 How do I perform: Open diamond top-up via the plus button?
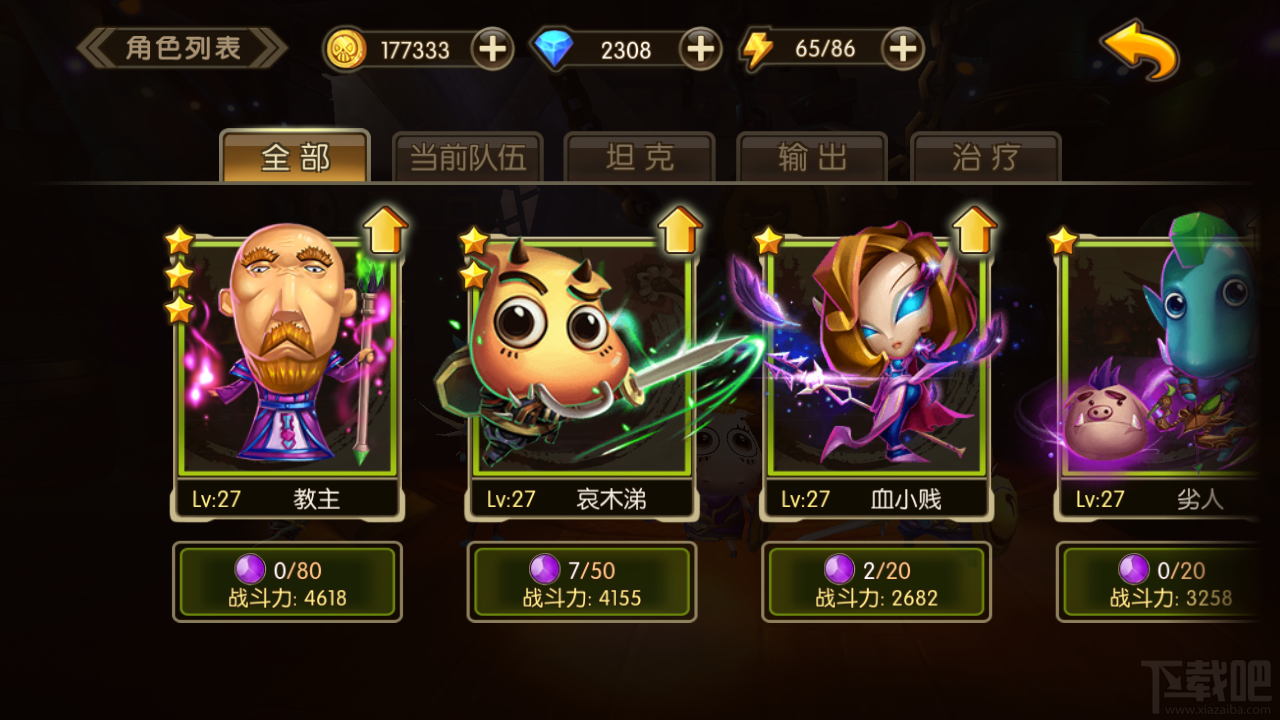[700, 48]
